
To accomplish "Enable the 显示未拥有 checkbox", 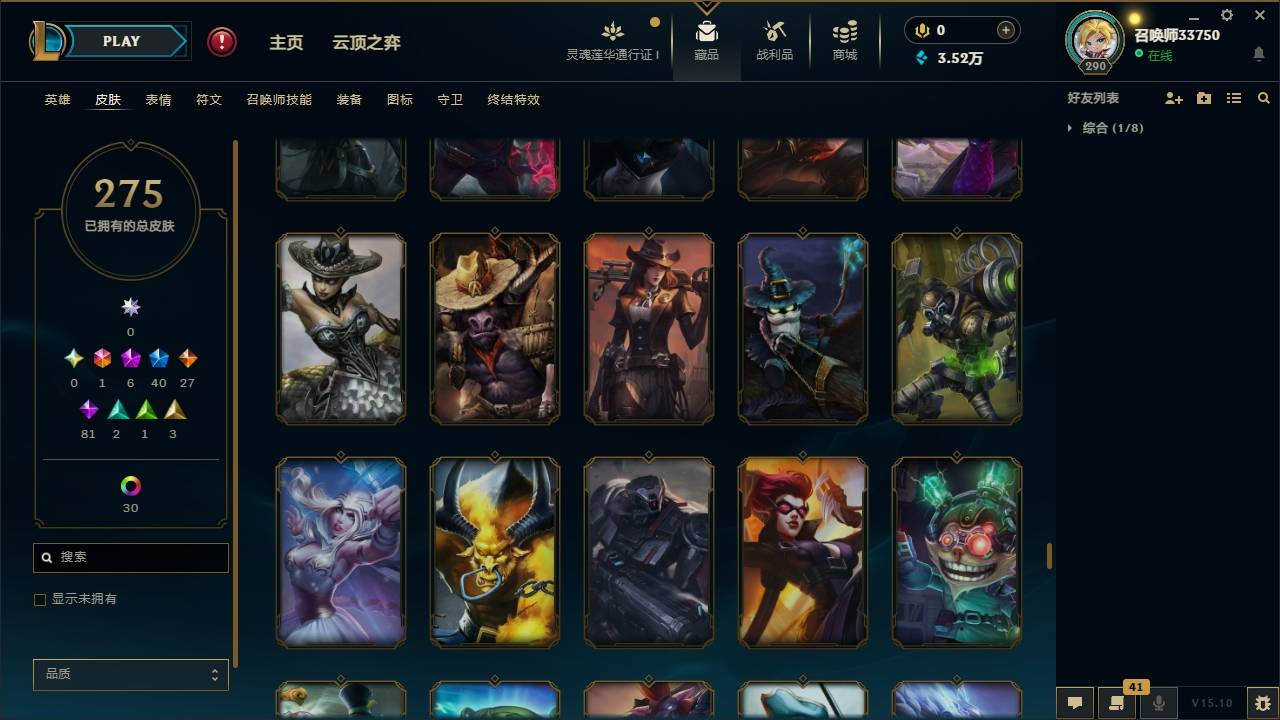I will click(x=40, y=599).
